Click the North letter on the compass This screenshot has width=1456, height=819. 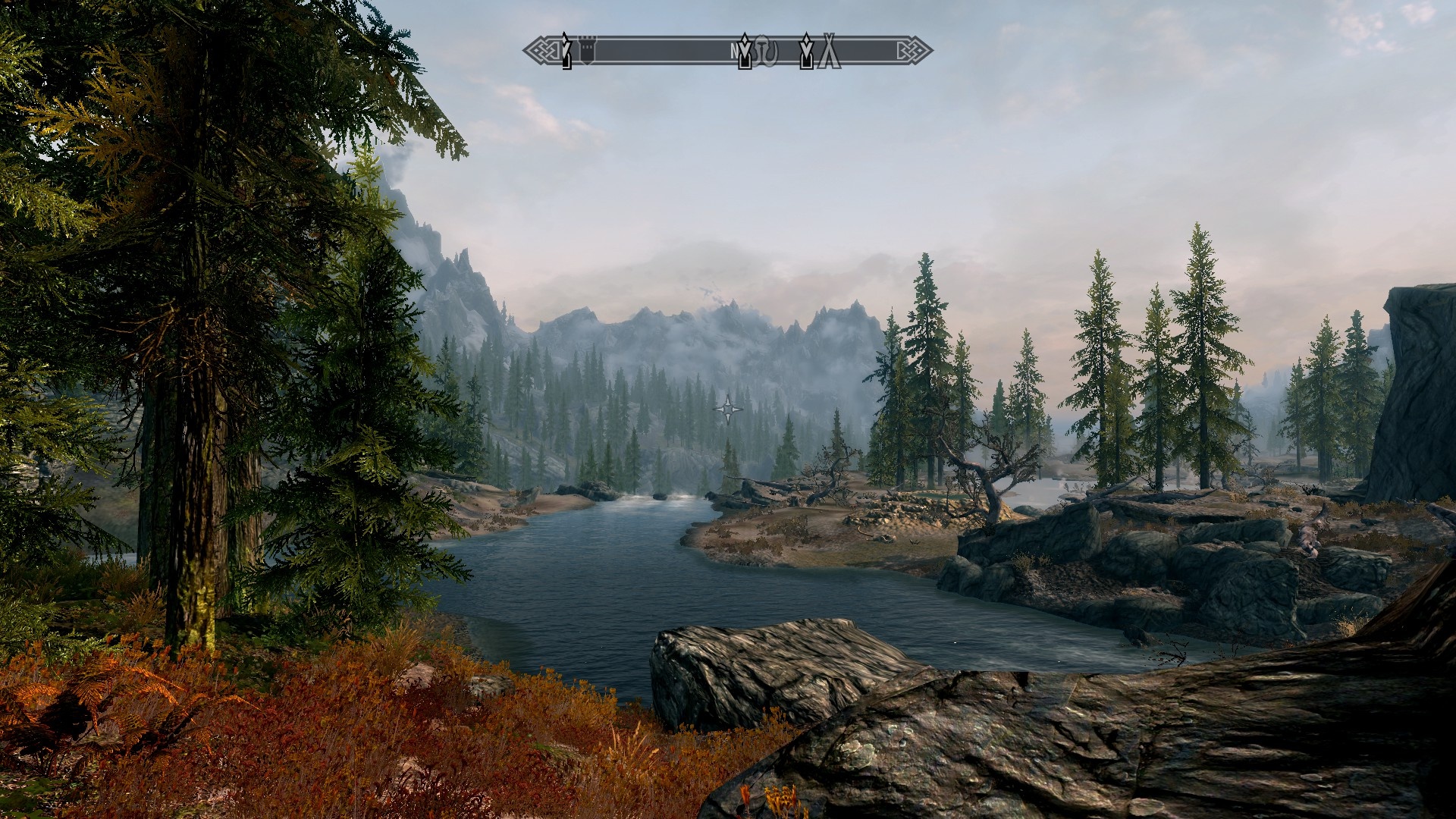pyautogui.click(x=734, y=52)
